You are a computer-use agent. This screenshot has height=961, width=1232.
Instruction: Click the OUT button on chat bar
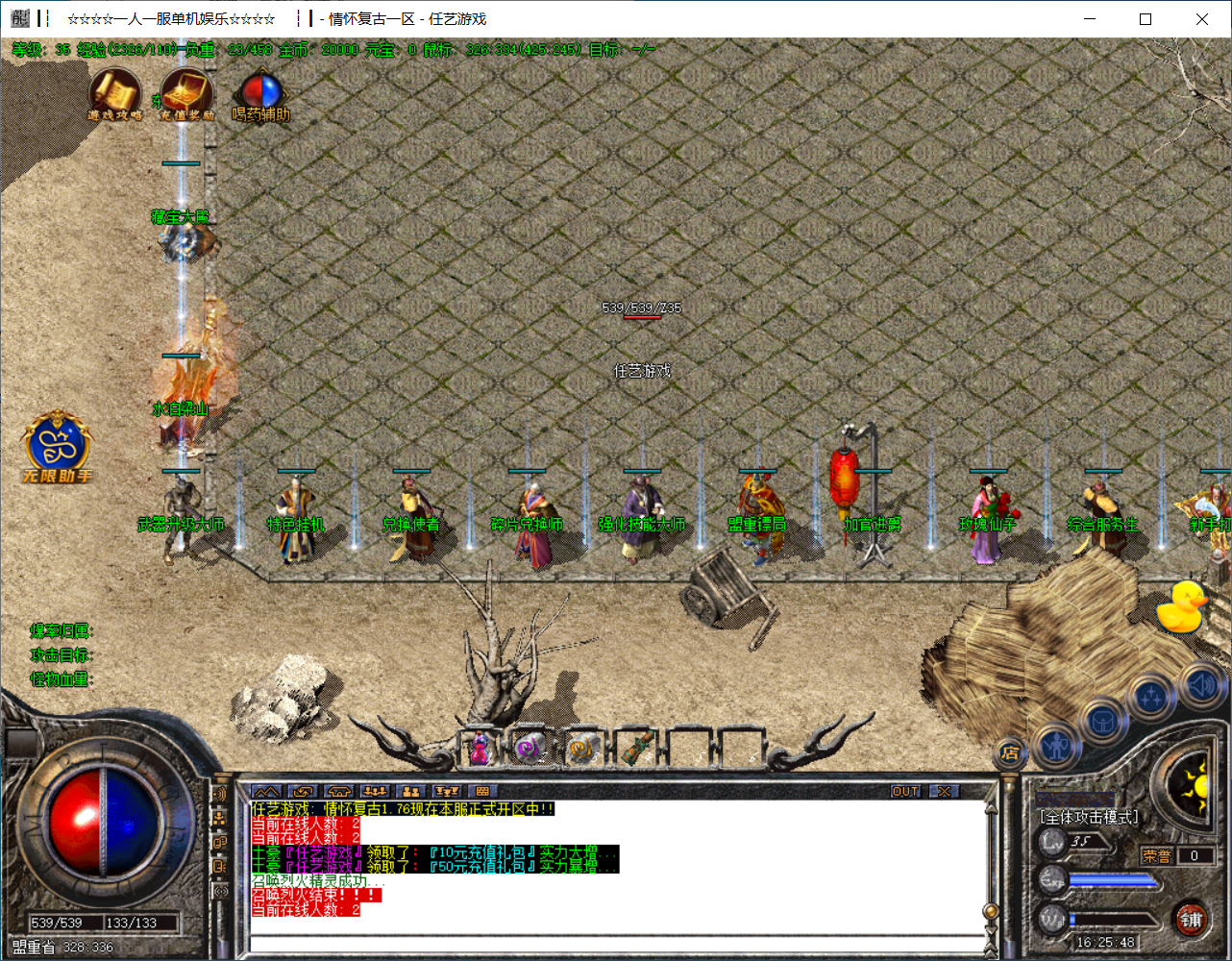click(905, 792)
